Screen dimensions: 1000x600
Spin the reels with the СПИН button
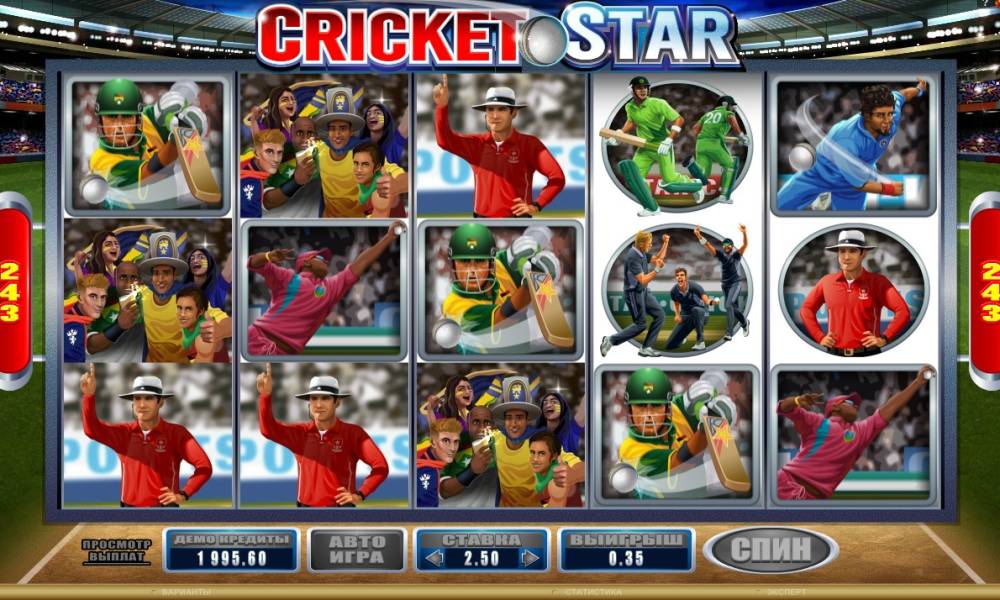point(770,550)
